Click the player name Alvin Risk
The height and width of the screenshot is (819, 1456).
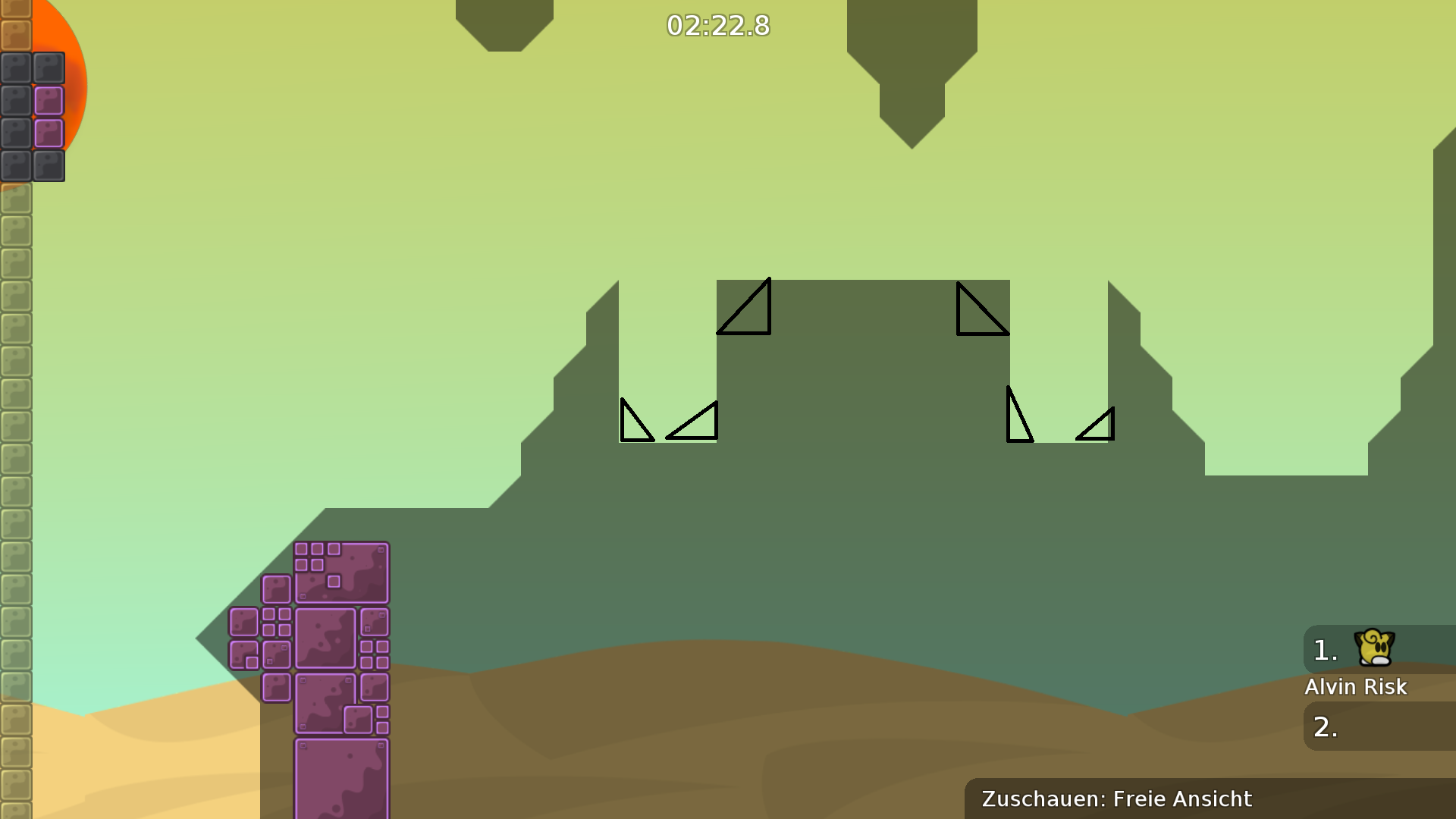pyautogui.click(x=1356, y=687)
